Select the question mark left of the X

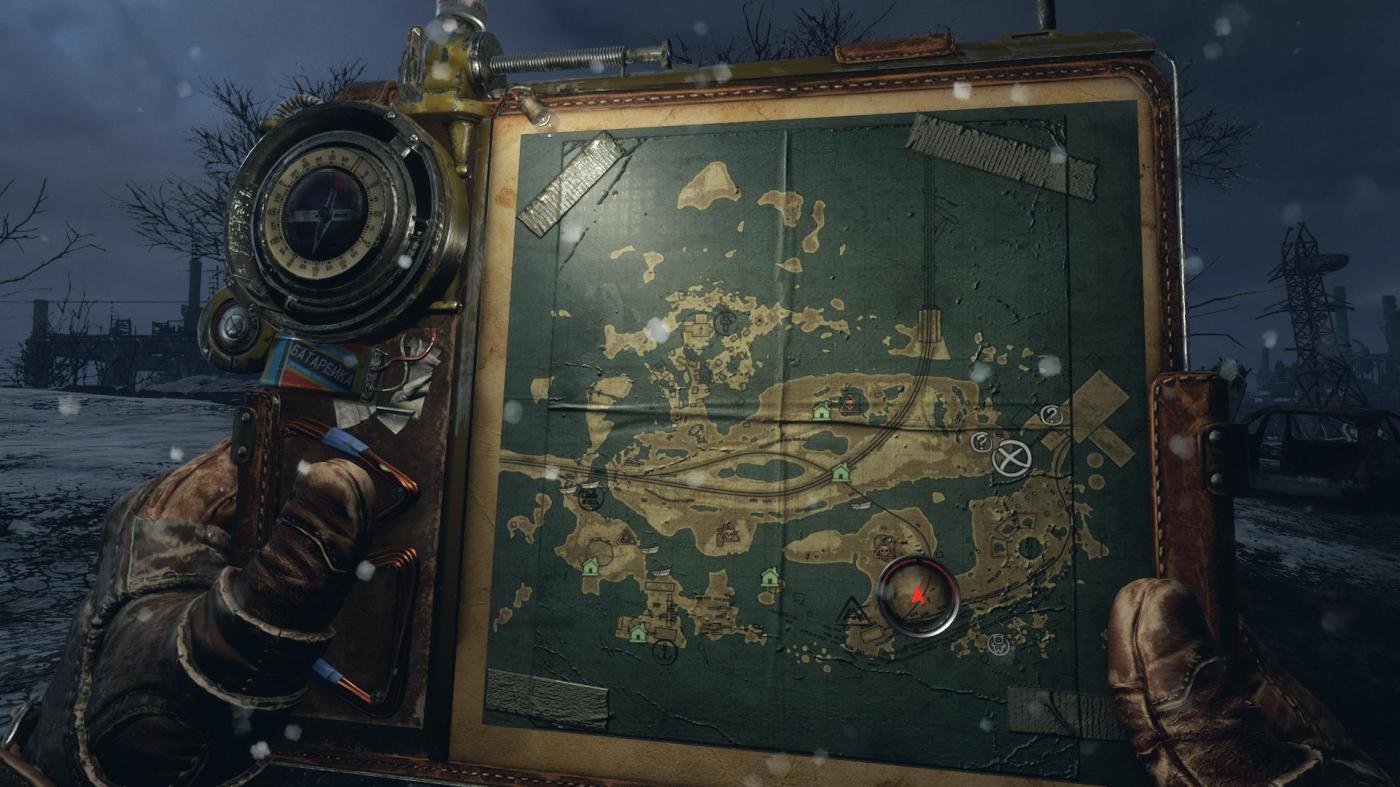(981, 441)
